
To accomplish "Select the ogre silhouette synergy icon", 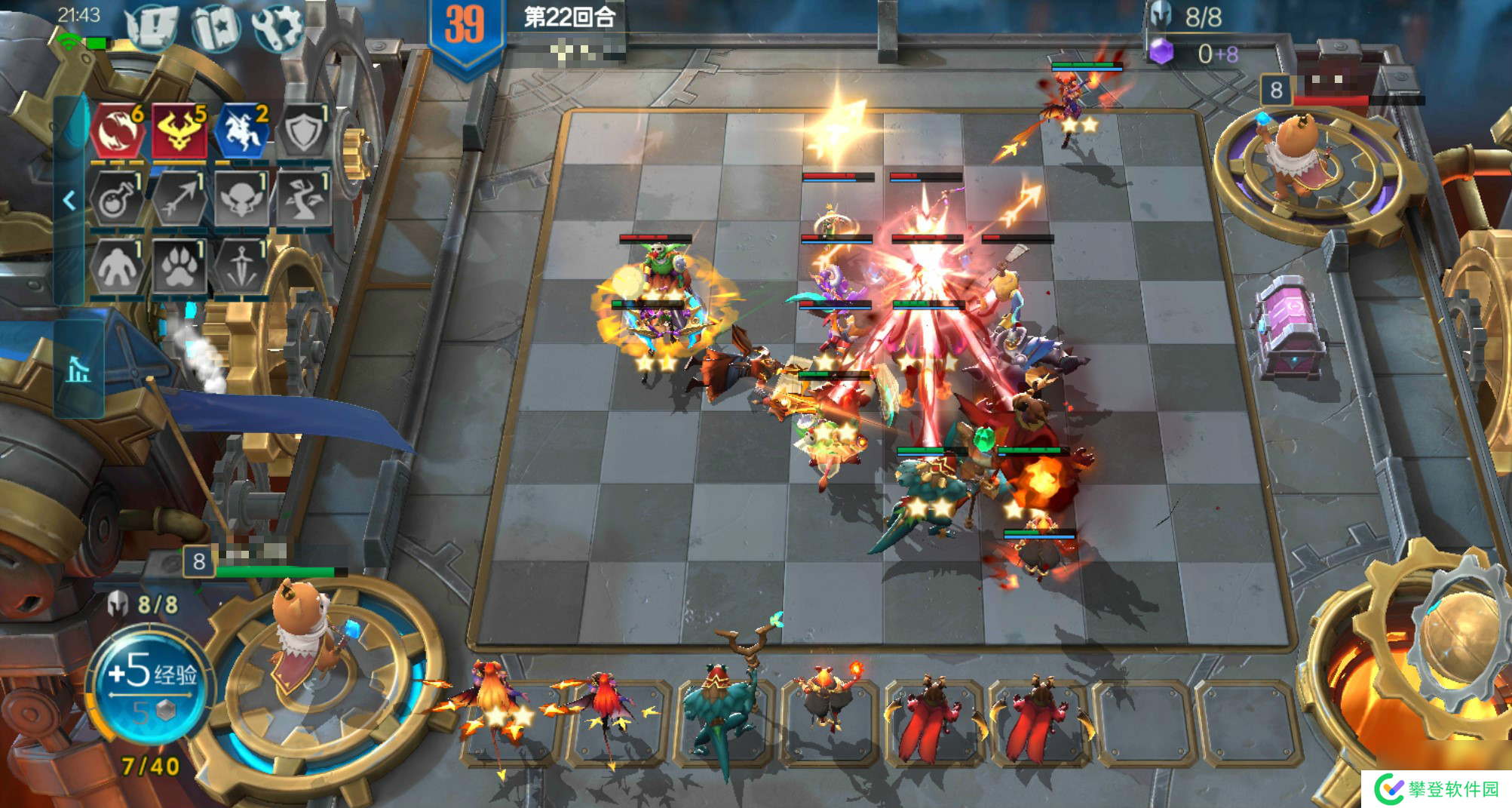I will (x=118, y=266).
